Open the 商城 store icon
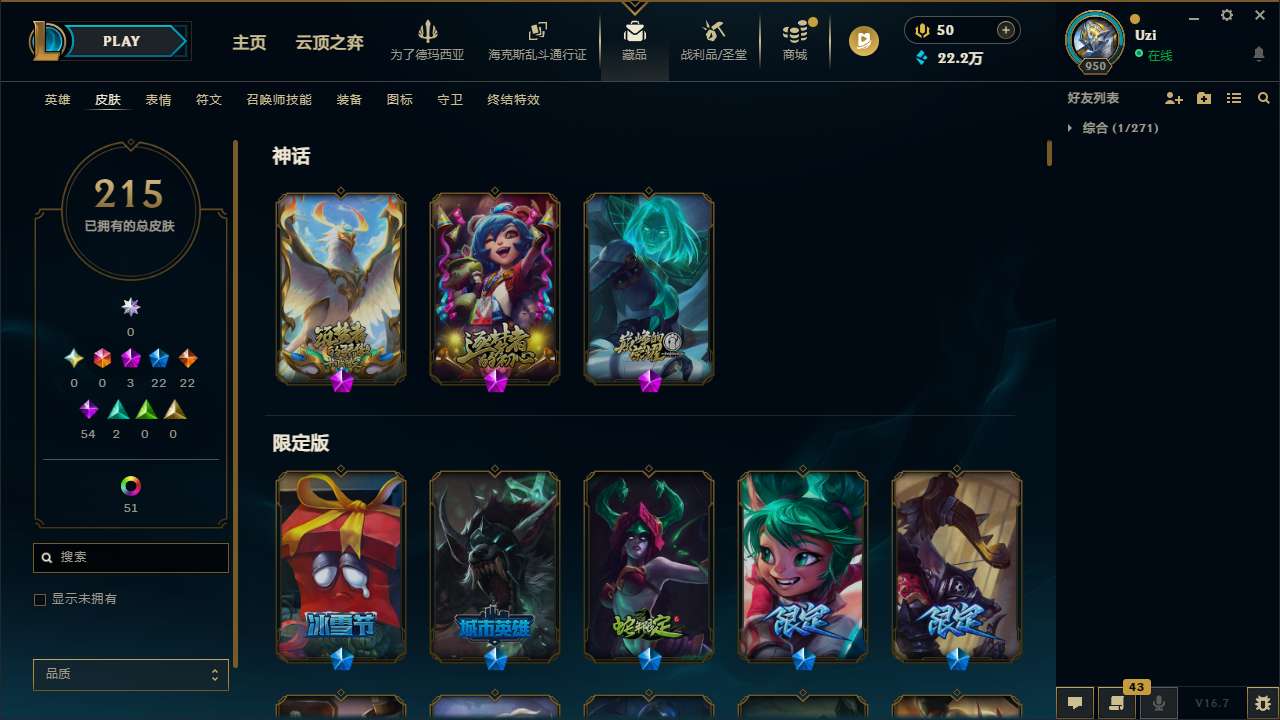The height and width of the screenshot is (720, 1280). coord(795,37)
